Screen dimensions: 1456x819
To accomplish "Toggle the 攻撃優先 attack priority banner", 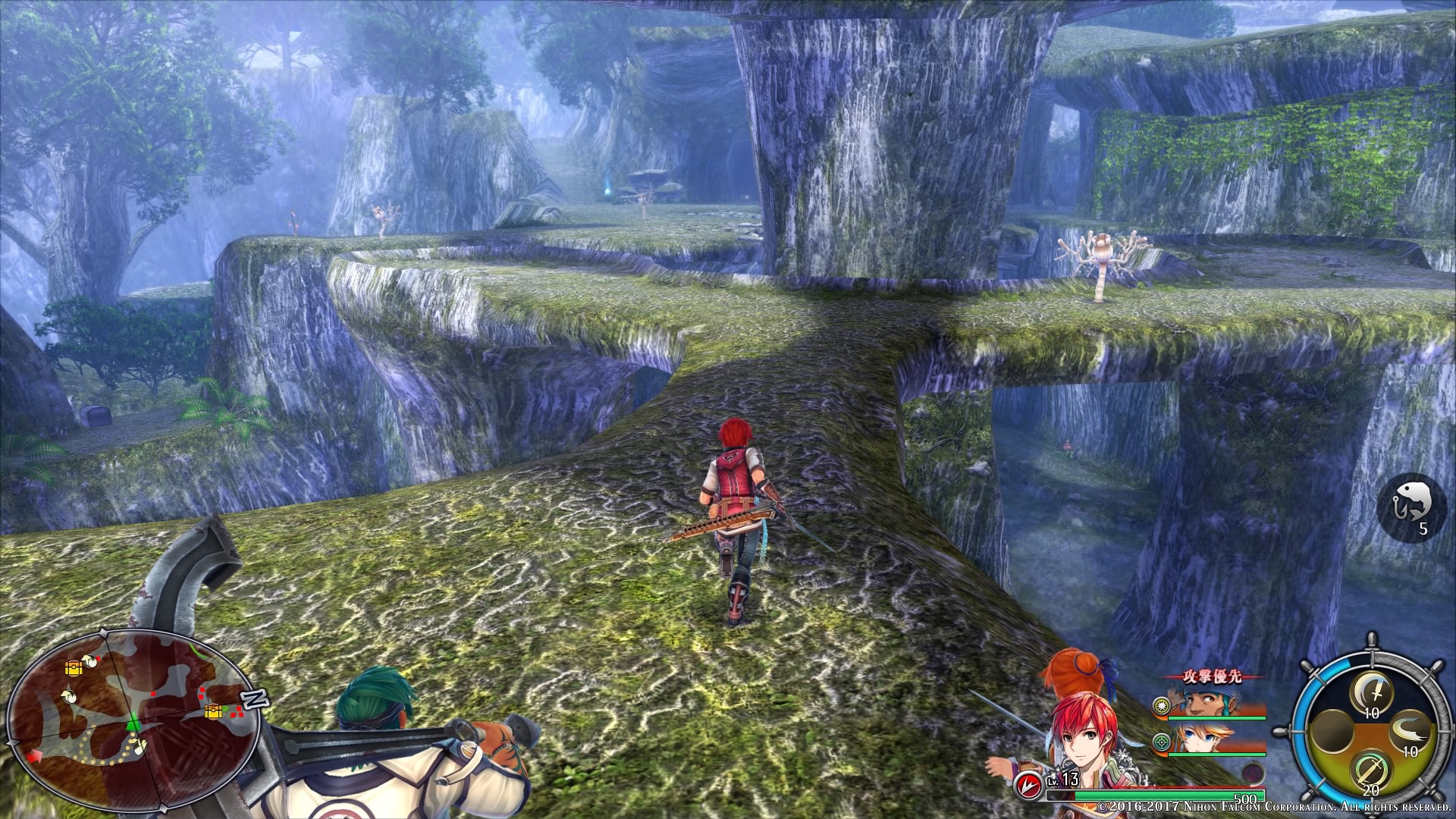I will coord(1213,677).
